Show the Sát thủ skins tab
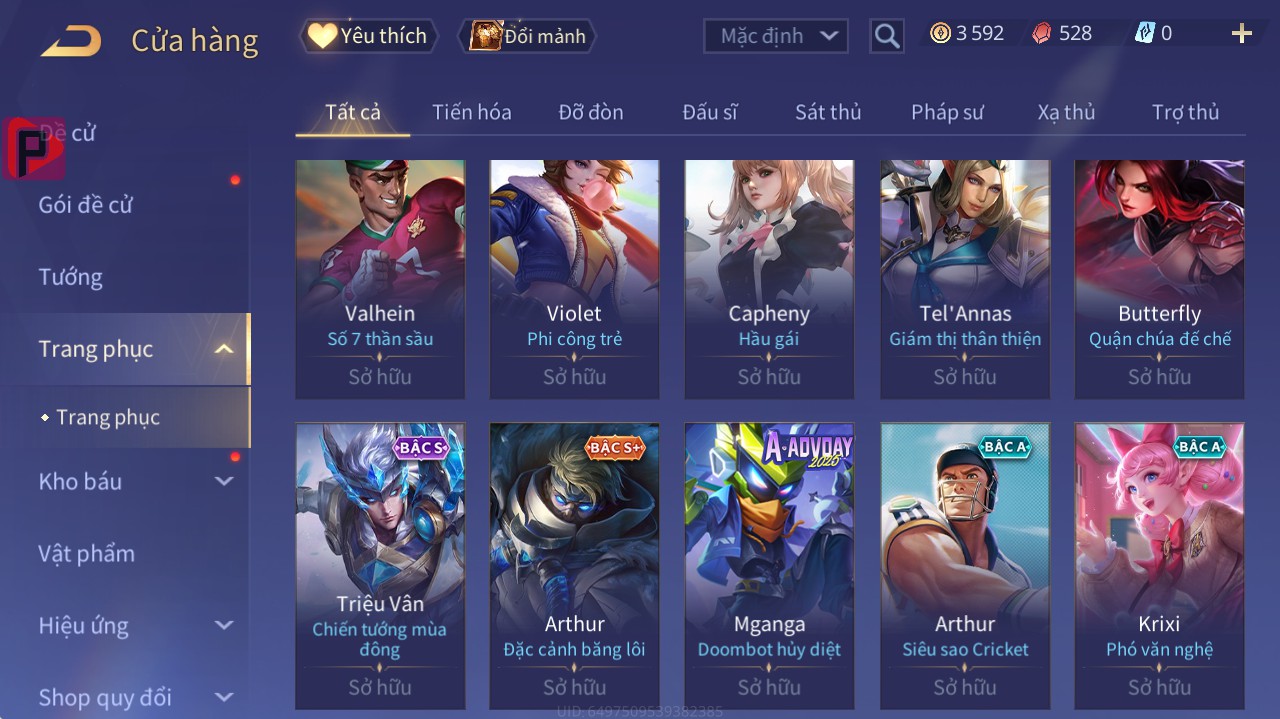1280x719 pixels. pyautogui.click(x=827, y=112)
